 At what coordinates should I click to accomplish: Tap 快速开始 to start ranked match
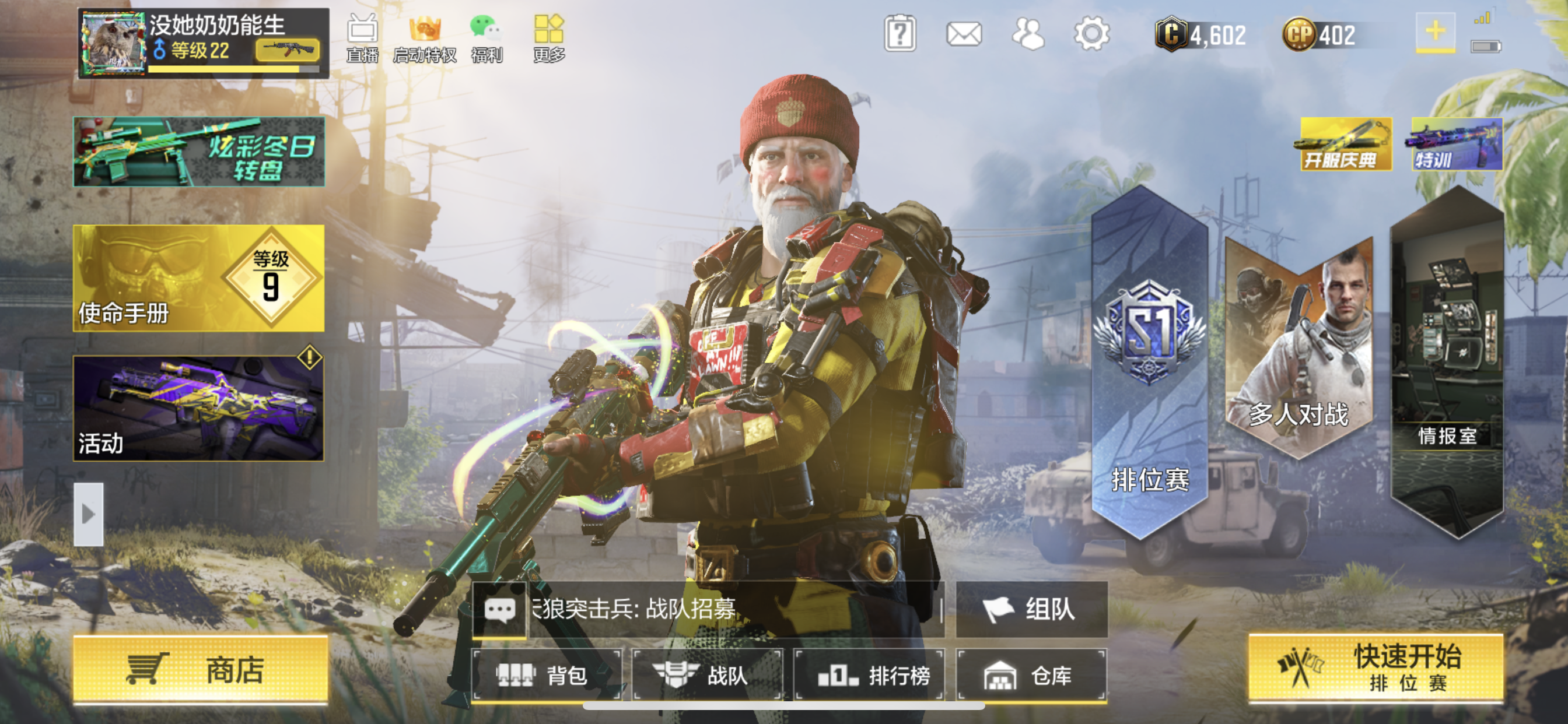[1375, 667]
